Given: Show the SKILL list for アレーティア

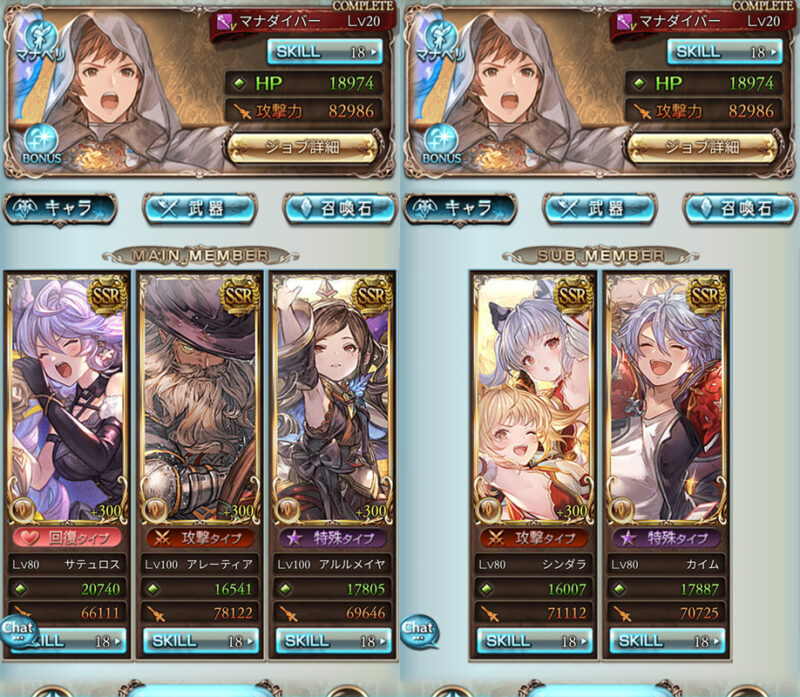Looking at the screenshot, I should tap(201, 641).
